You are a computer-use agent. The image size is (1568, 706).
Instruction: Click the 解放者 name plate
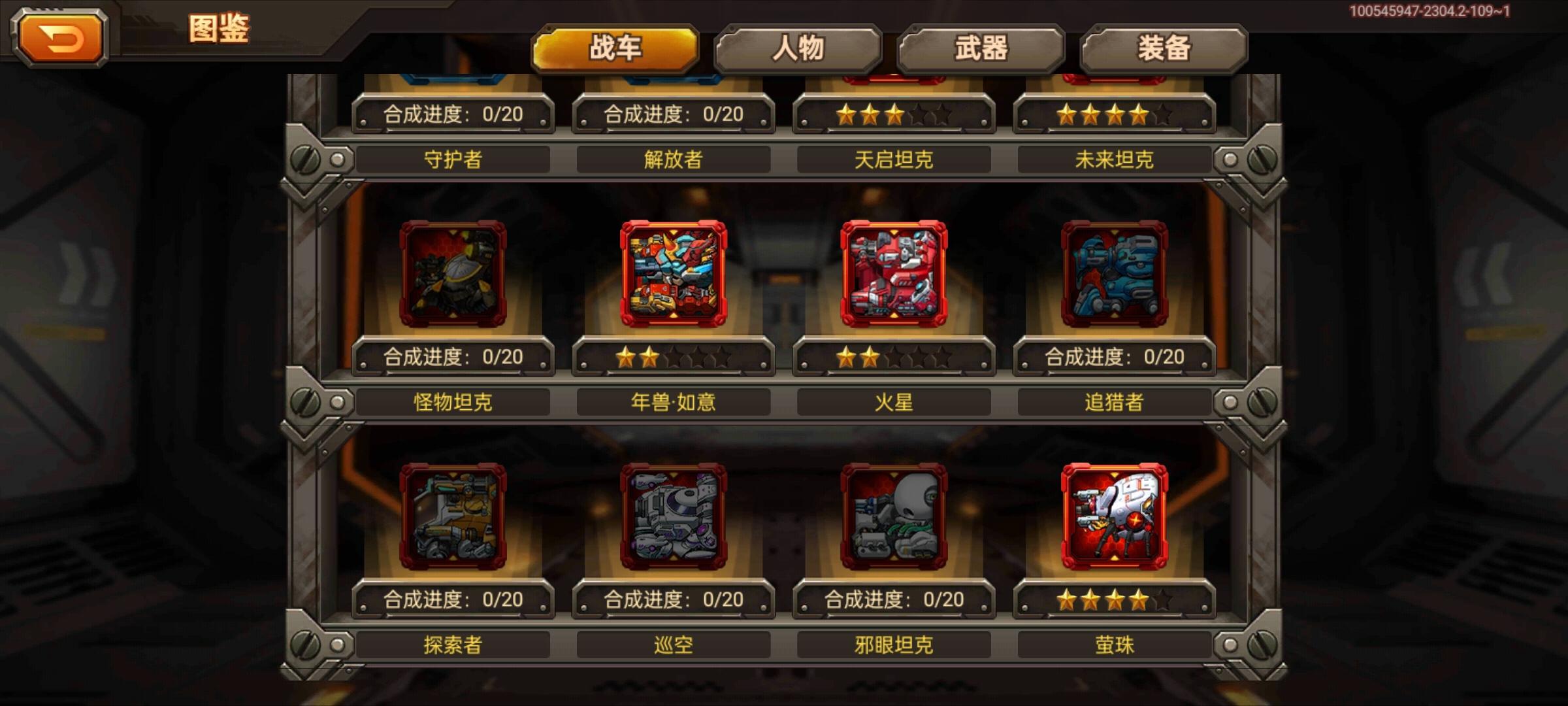click(673, 159)
